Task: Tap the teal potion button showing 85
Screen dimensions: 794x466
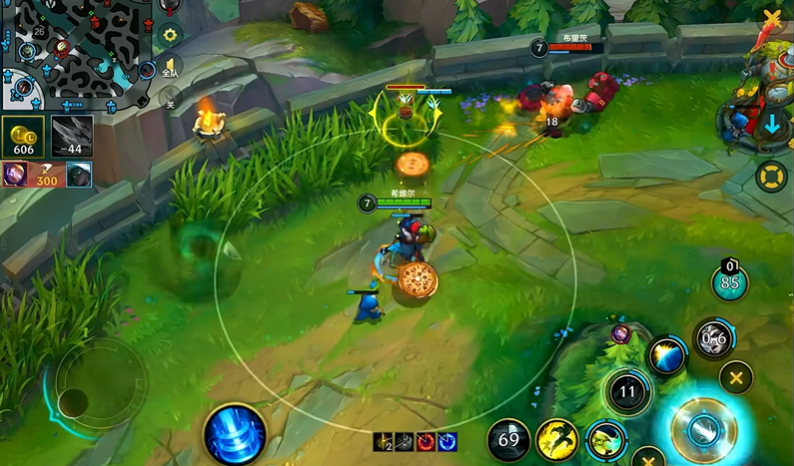Action: point(730,281)
